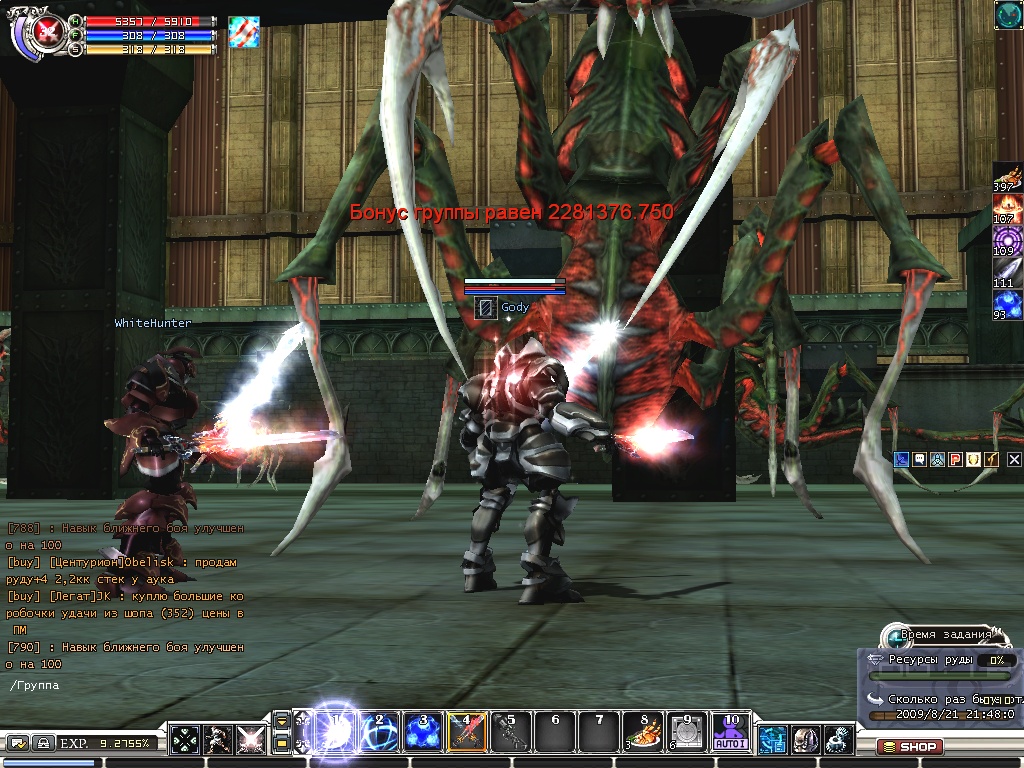Close the small toolbar with the X button
The image size is (1024, 768).
click(x=1014, y=459)
